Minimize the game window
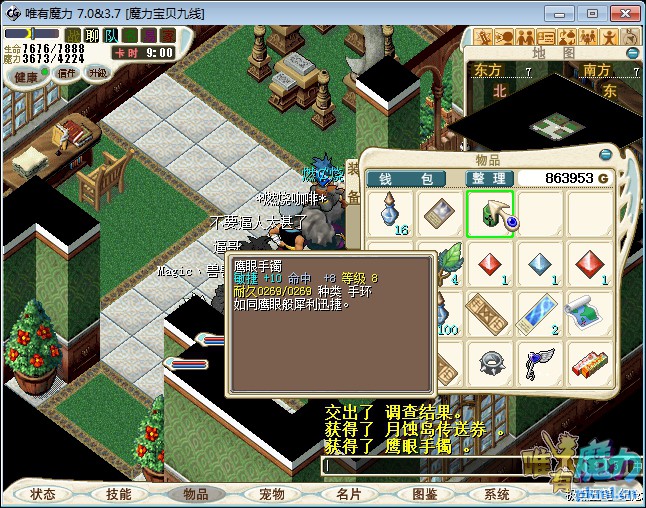 [563, 13]
